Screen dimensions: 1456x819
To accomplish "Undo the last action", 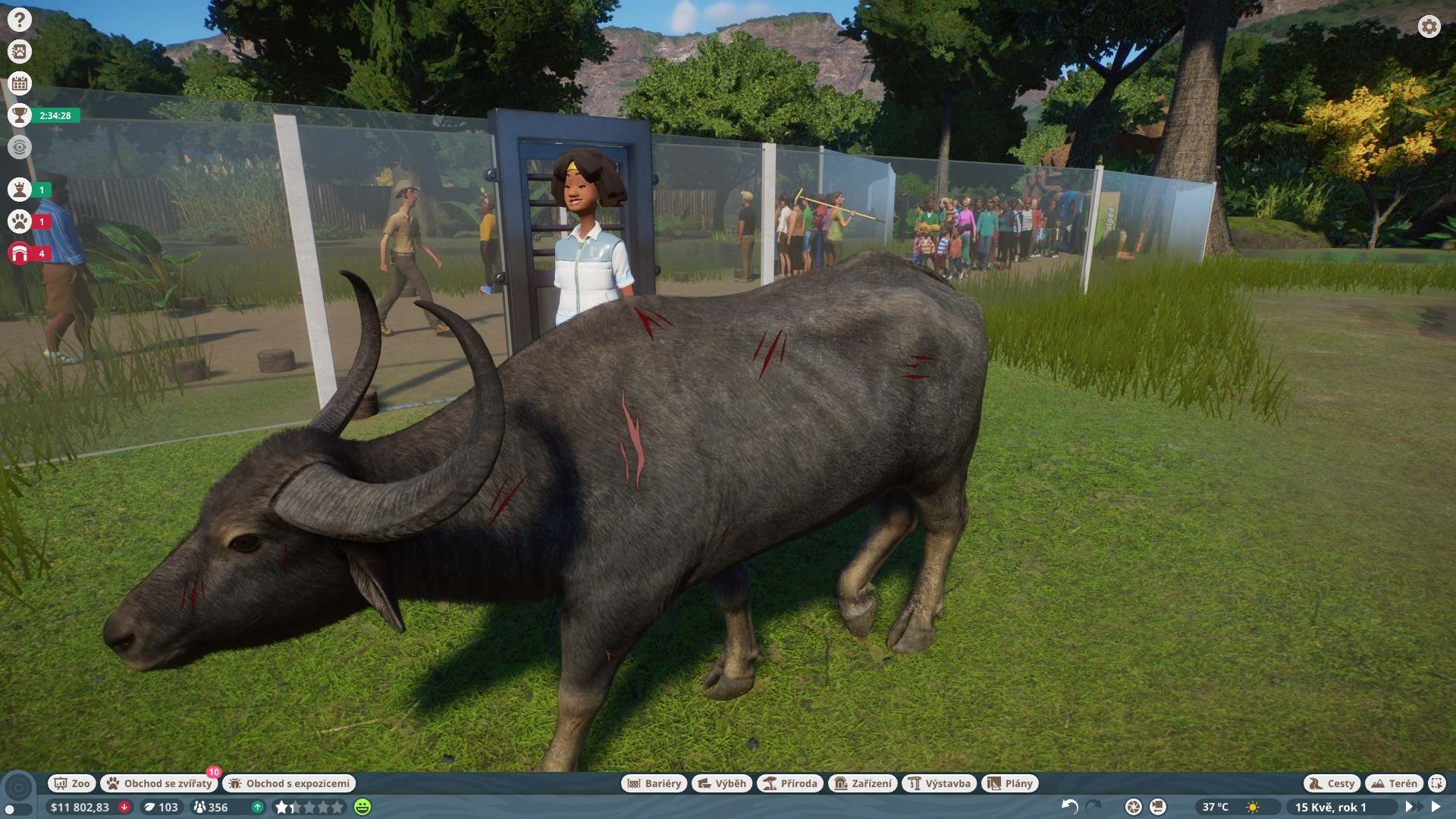I will click(x=1069, y=807).
